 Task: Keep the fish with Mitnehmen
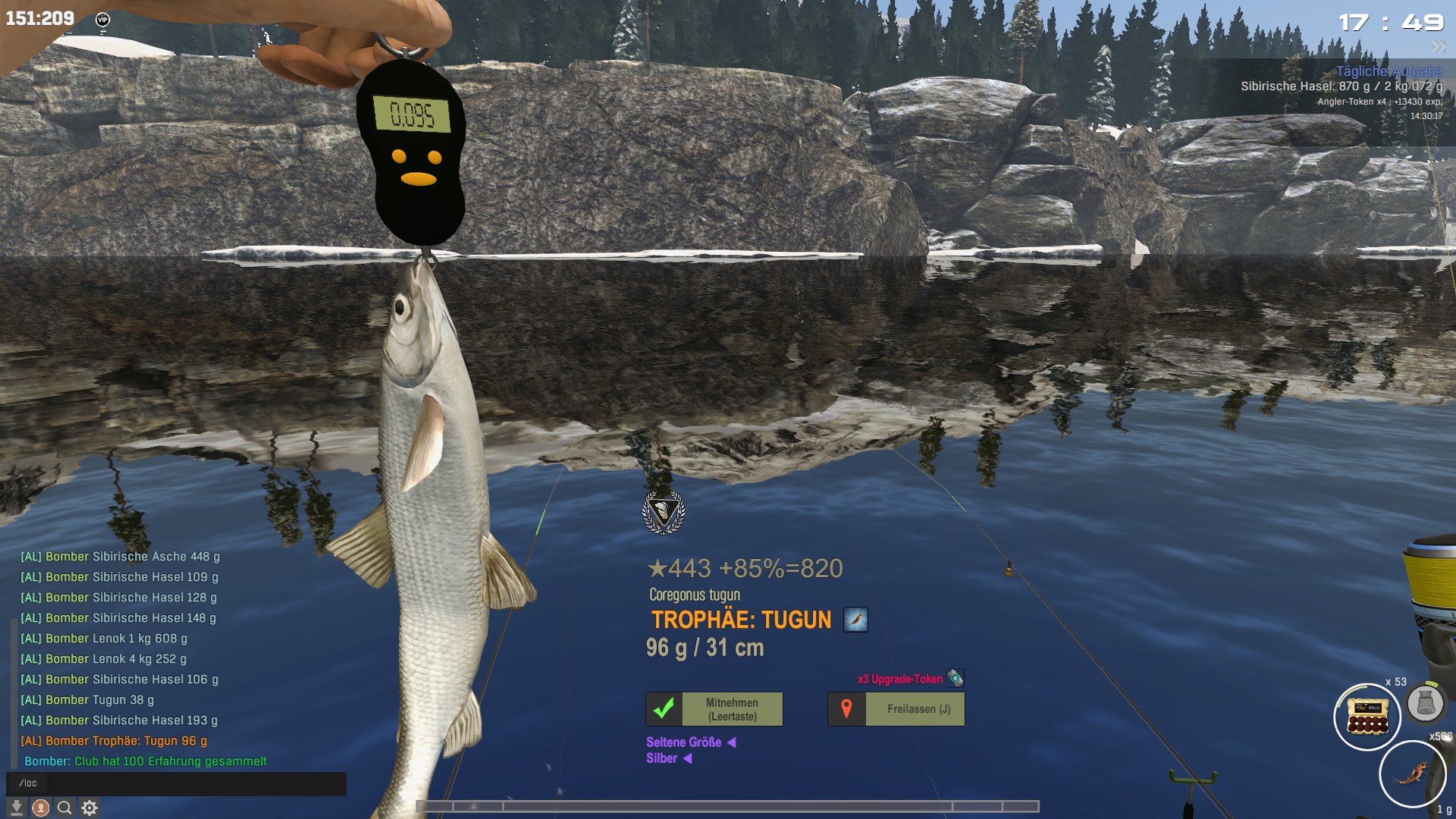coord(714,709)
